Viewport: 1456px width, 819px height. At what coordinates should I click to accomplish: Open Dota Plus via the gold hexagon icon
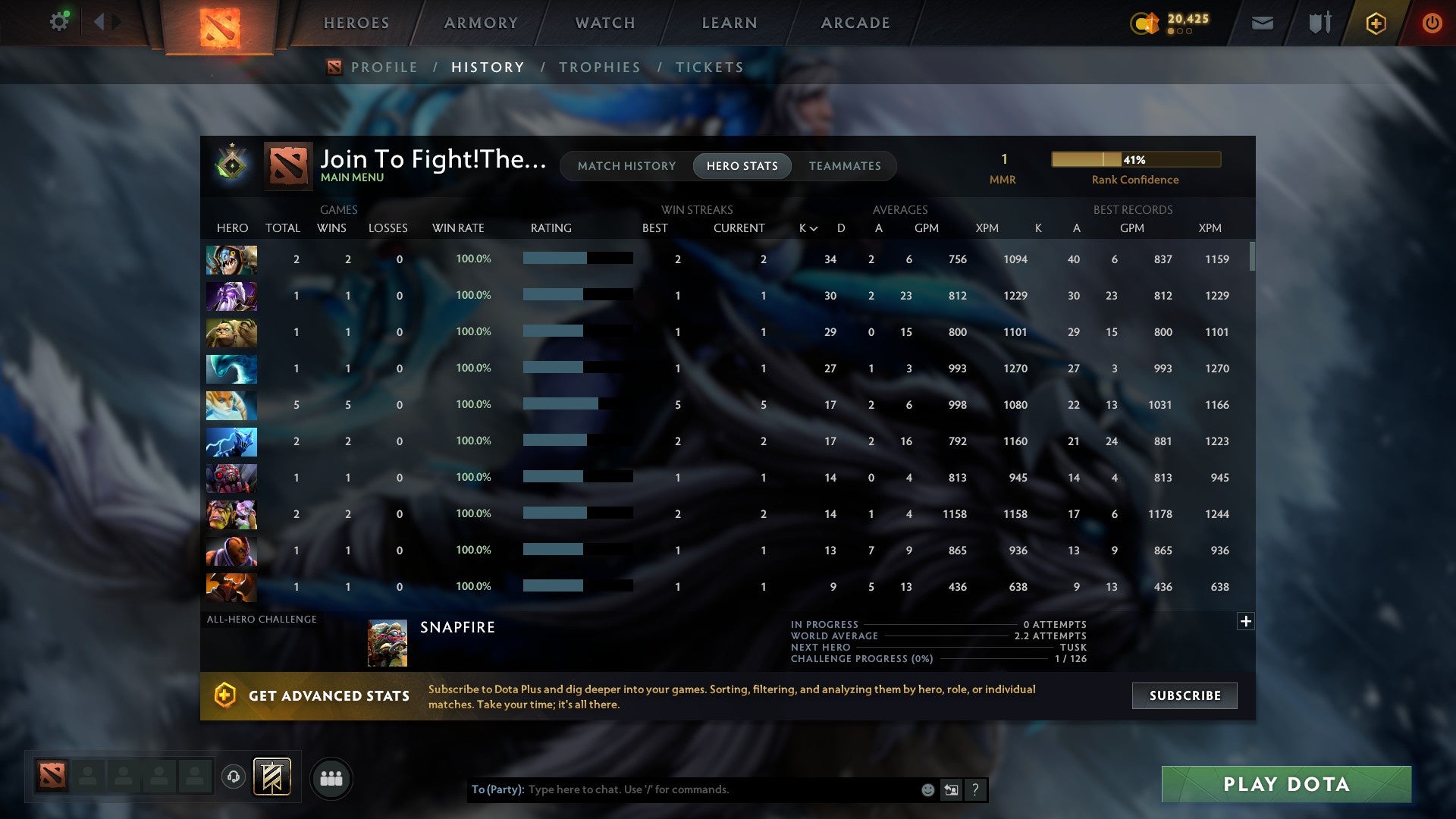pyautogui.click(x=1376, y=23)
